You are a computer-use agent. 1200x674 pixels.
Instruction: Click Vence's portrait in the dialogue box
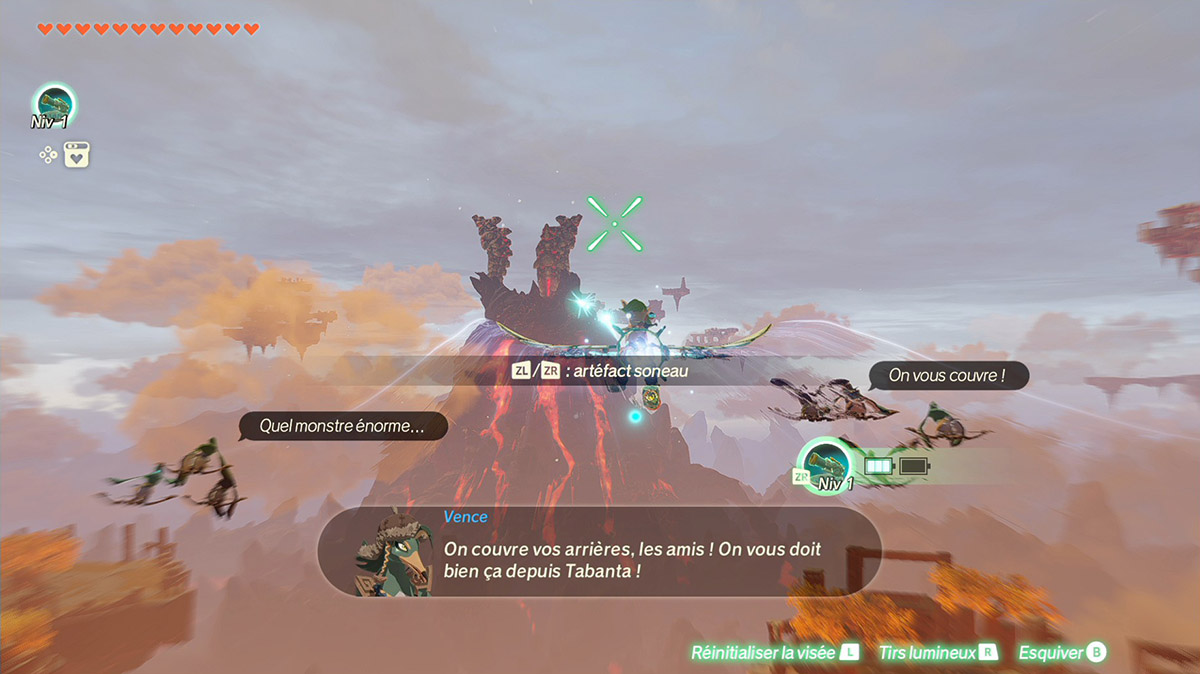pyautogui.click(x=394, y=554)
